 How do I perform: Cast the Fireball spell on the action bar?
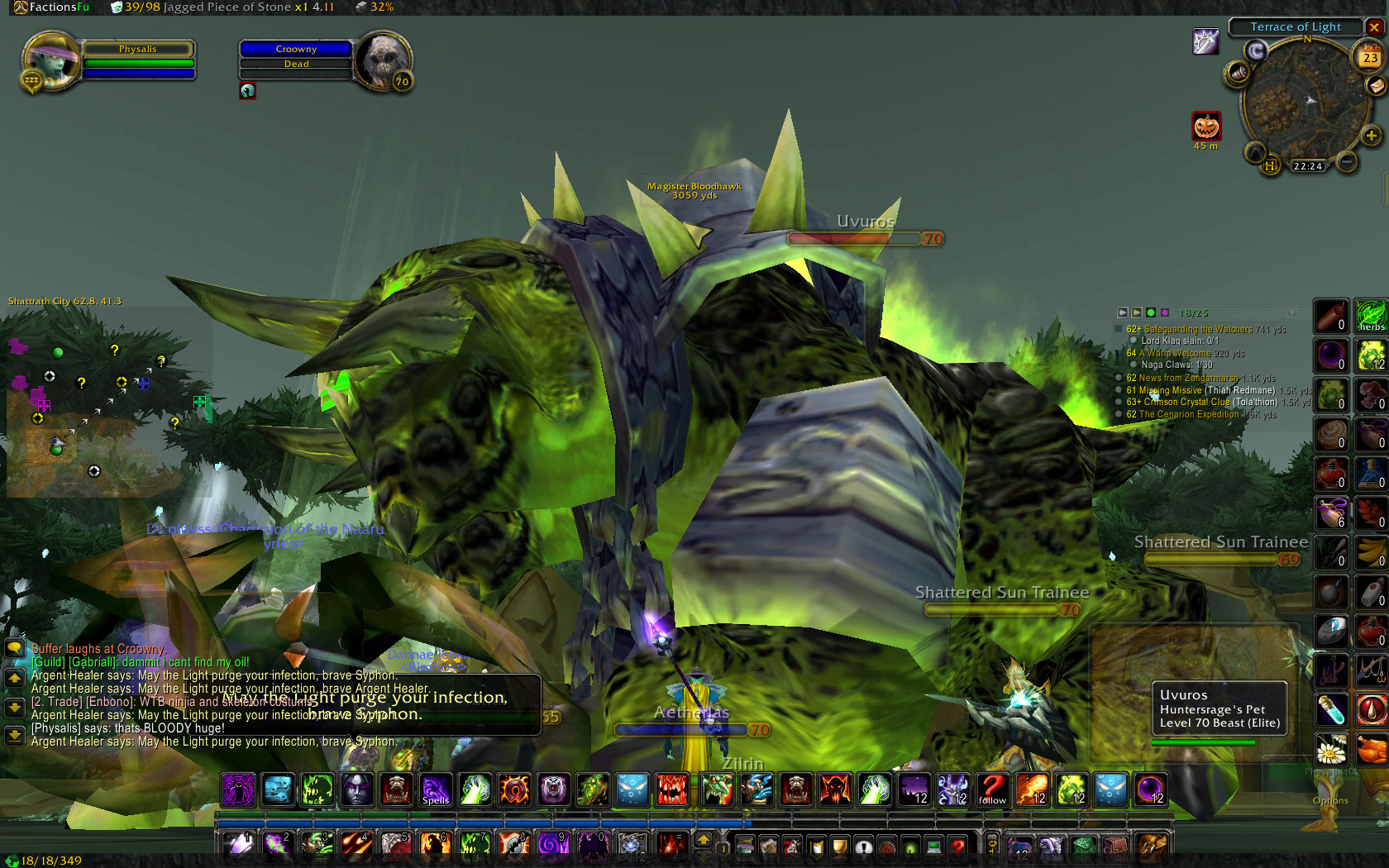click(x=1033, y=789)
